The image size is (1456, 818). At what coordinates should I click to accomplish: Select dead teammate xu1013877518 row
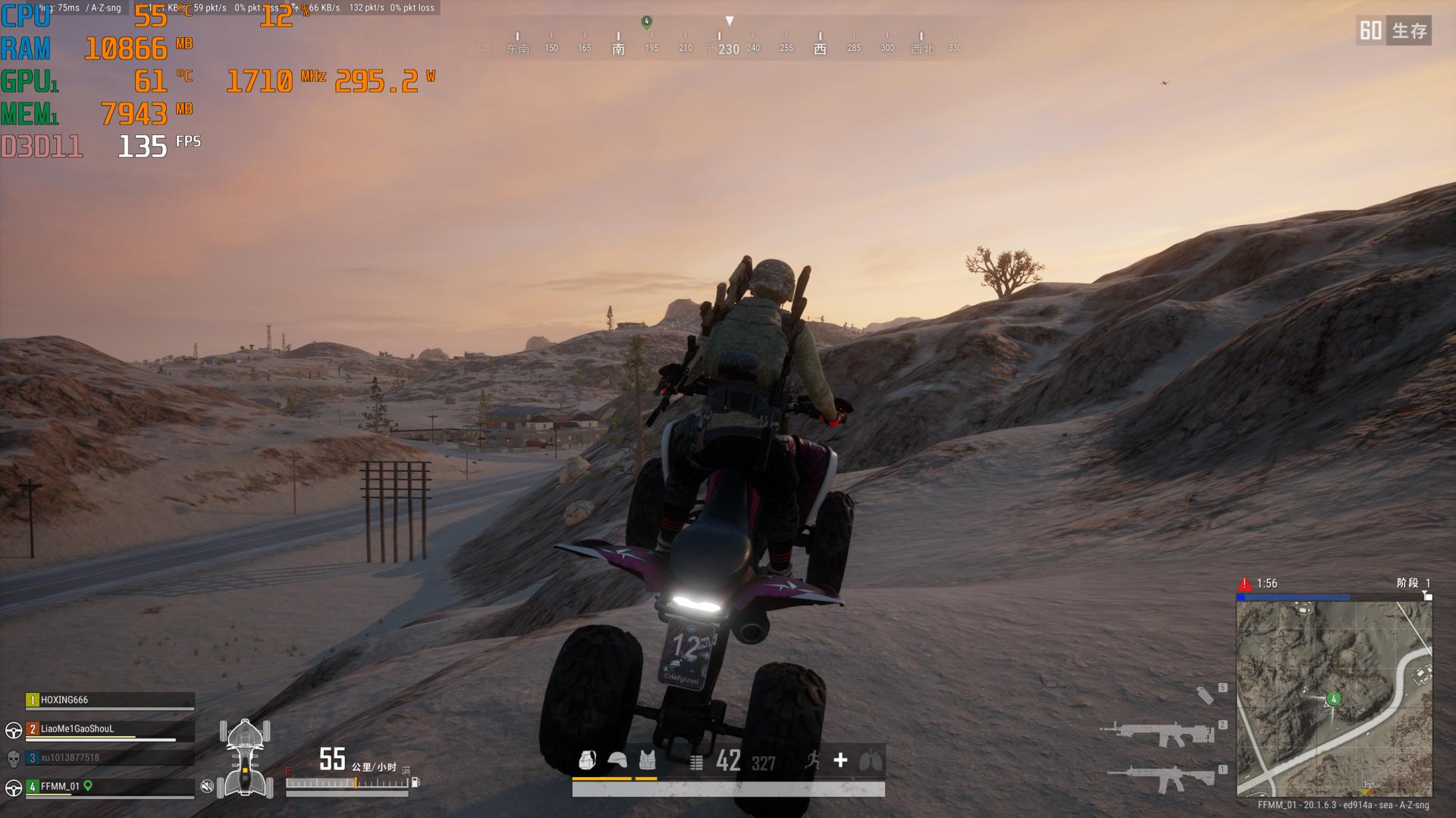click(110, 757)
